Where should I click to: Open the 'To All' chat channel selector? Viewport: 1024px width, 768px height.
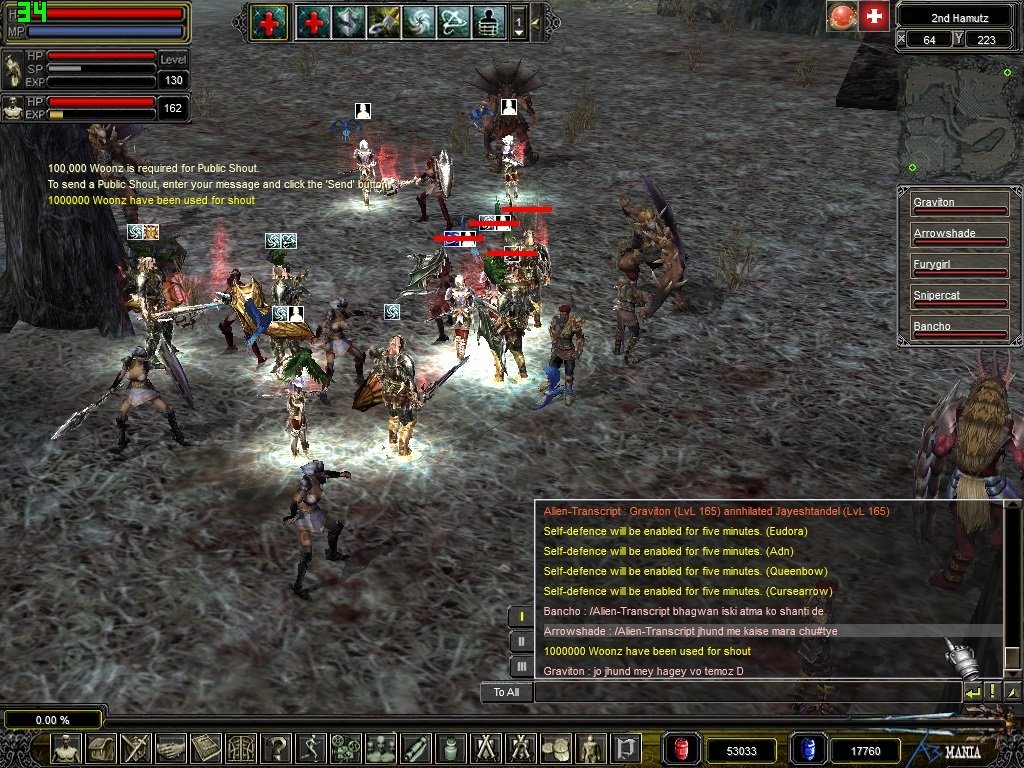[506, 692]
